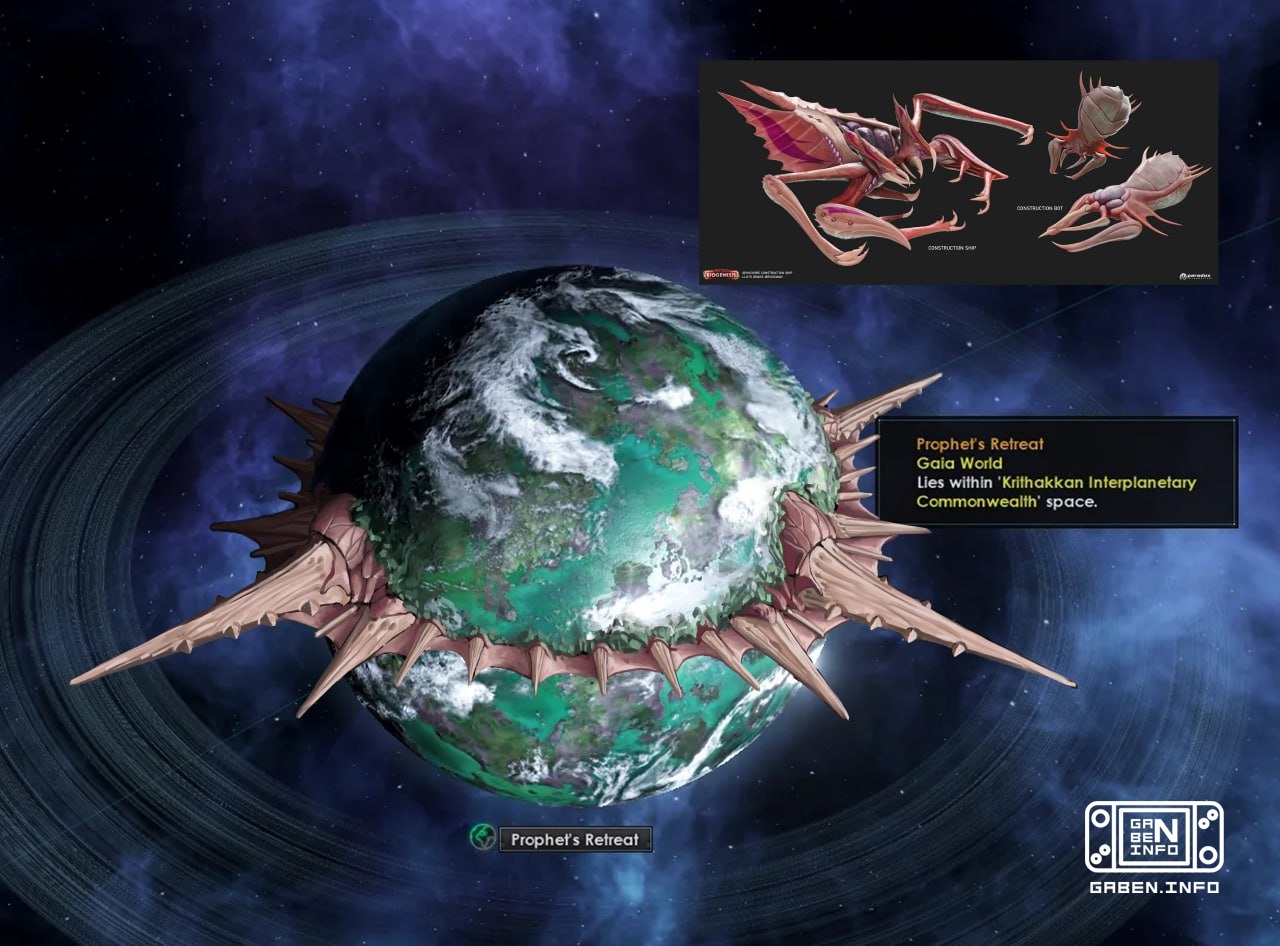This screenshot has height=946, width=1280.
Task: Select the CONSTRUCTION BOT caption label
Action: pyautogui.click(x=1040, y=209)
